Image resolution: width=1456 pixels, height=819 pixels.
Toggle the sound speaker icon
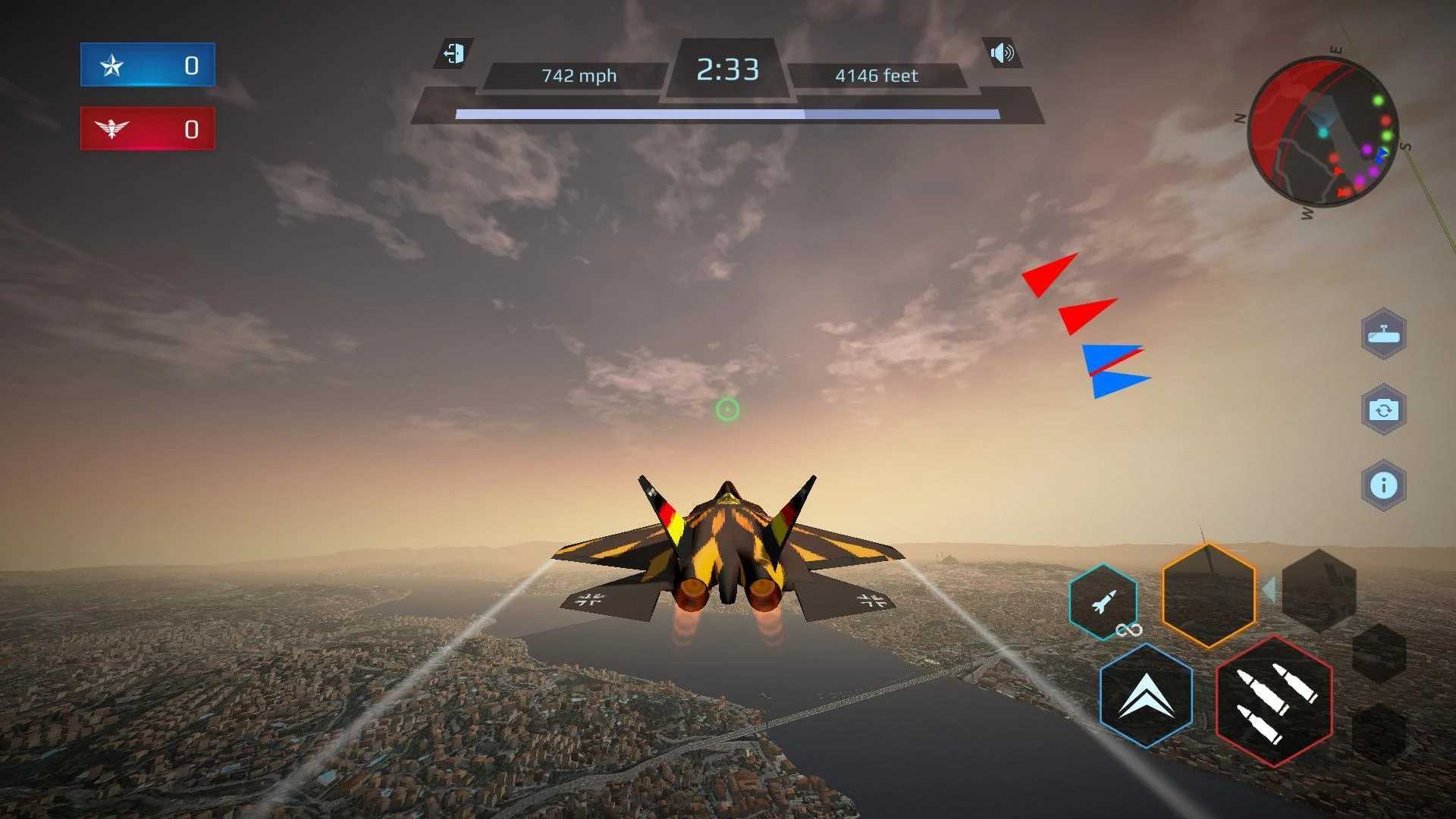click(x=1002, y=53)
